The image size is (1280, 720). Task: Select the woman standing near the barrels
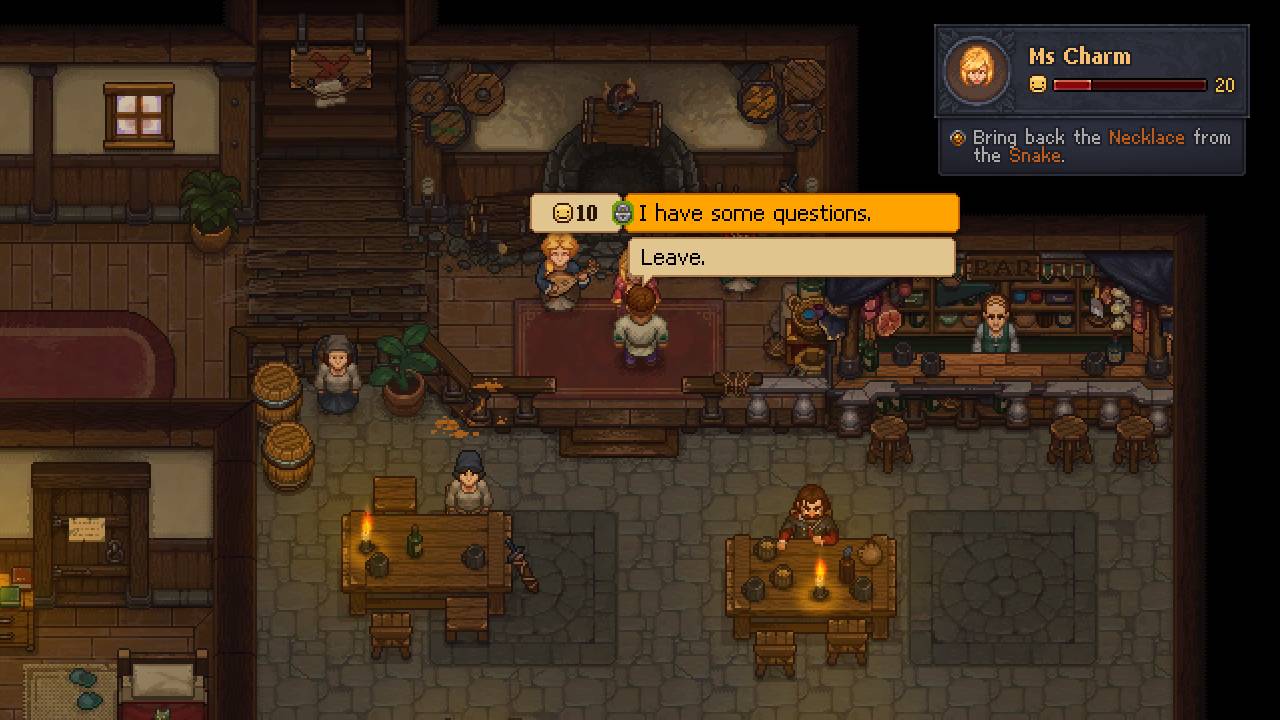pyautogui.click(x=336, y=370)
